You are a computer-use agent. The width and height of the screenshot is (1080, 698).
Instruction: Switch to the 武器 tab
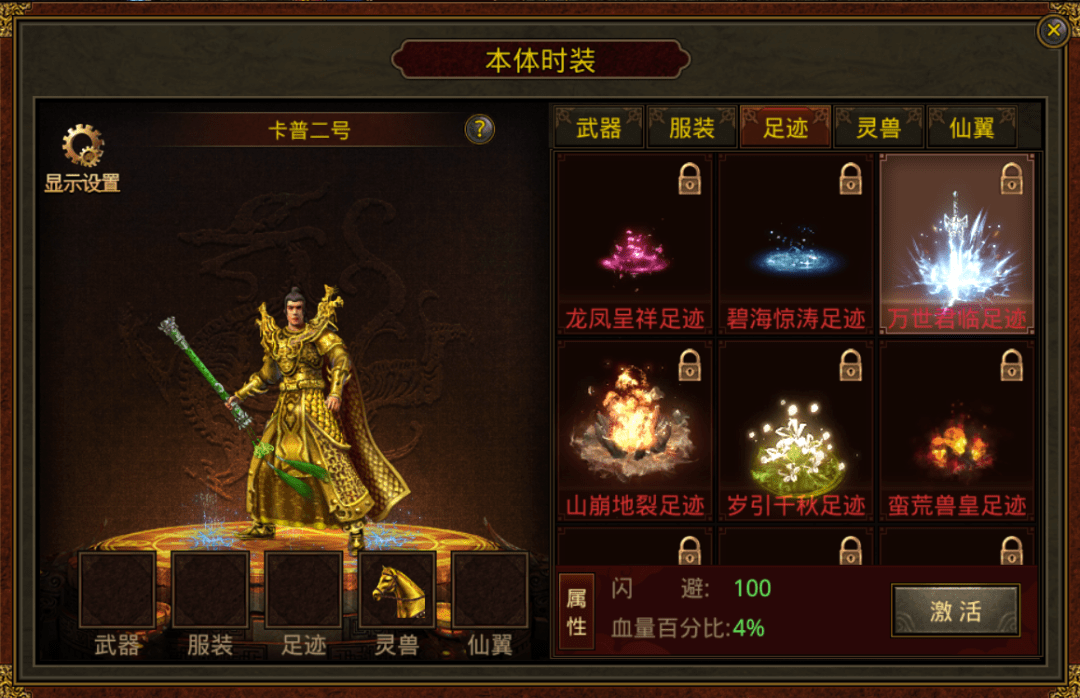pos(598,128)
